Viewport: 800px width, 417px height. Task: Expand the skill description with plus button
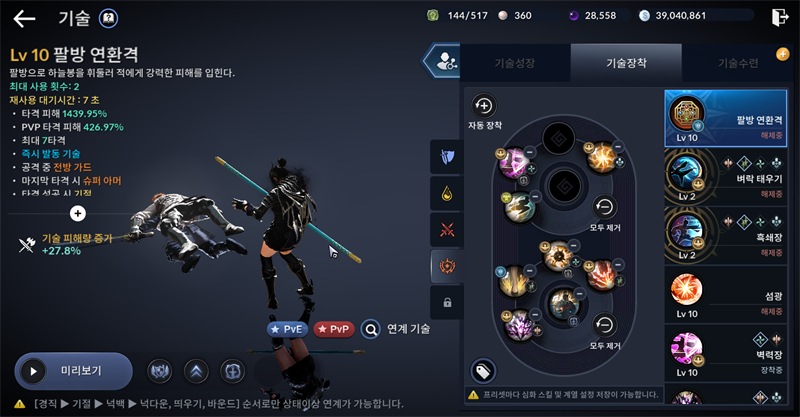click(78, 213)
